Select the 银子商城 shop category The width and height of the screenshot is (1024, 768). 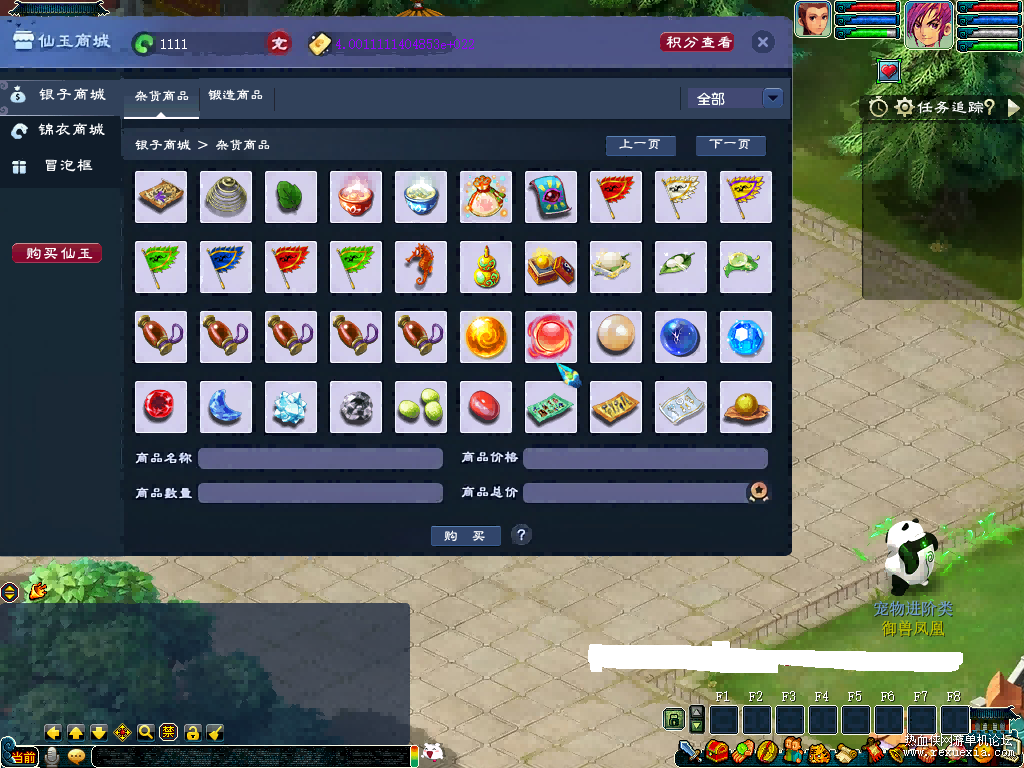click(x=61, y=95)
